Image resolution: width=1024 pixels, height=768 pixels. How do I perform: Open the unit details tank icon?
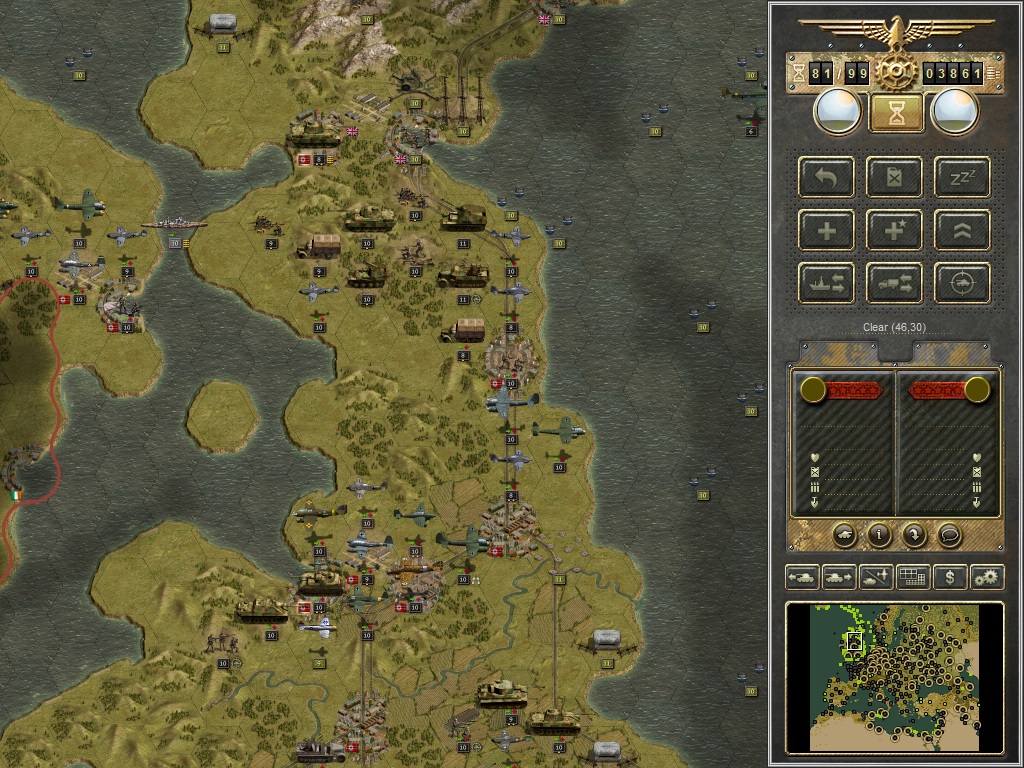pos(845,535)
